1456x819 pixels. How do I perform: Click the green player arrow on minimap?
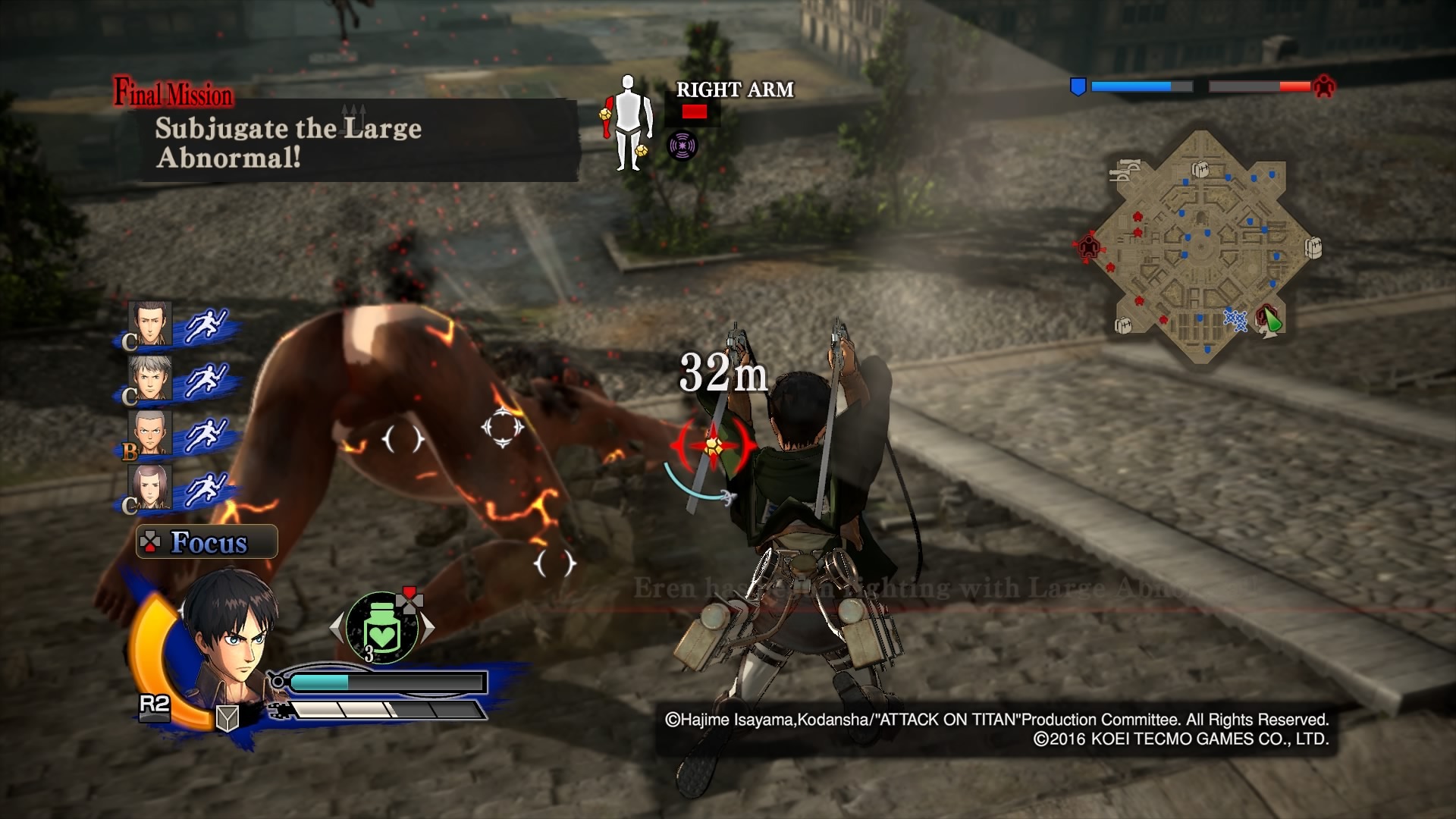coord(1271,322)
